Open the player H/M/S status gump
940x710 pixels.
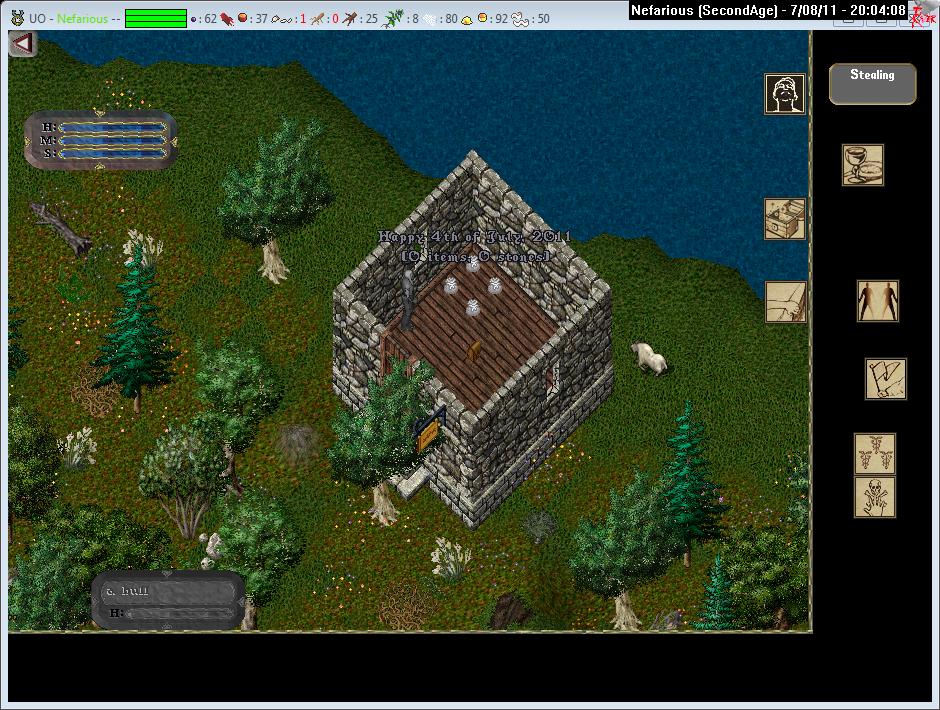point(100,140)
